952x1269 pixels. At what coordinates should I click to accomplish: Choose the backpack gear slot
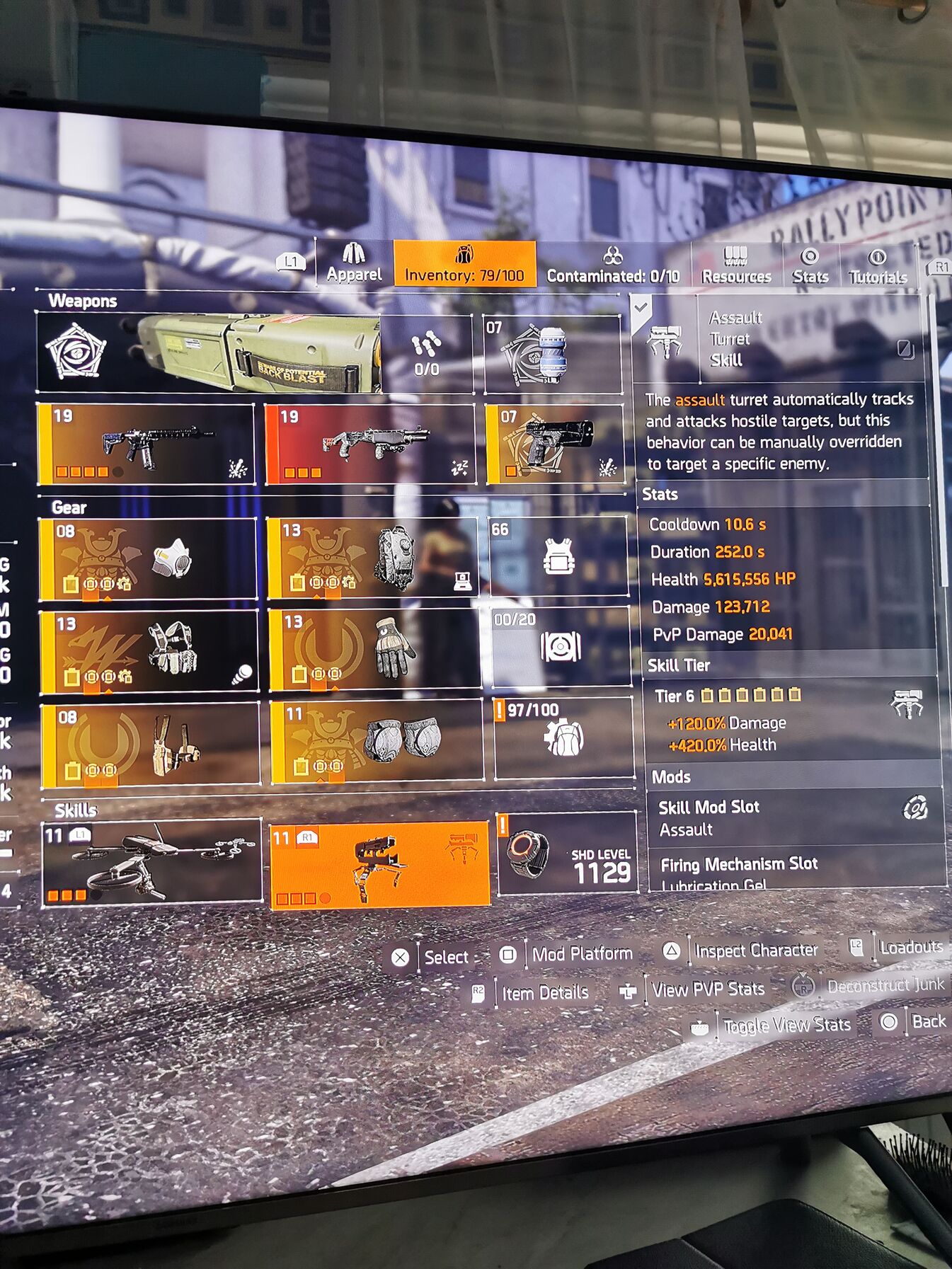point(372,559)
